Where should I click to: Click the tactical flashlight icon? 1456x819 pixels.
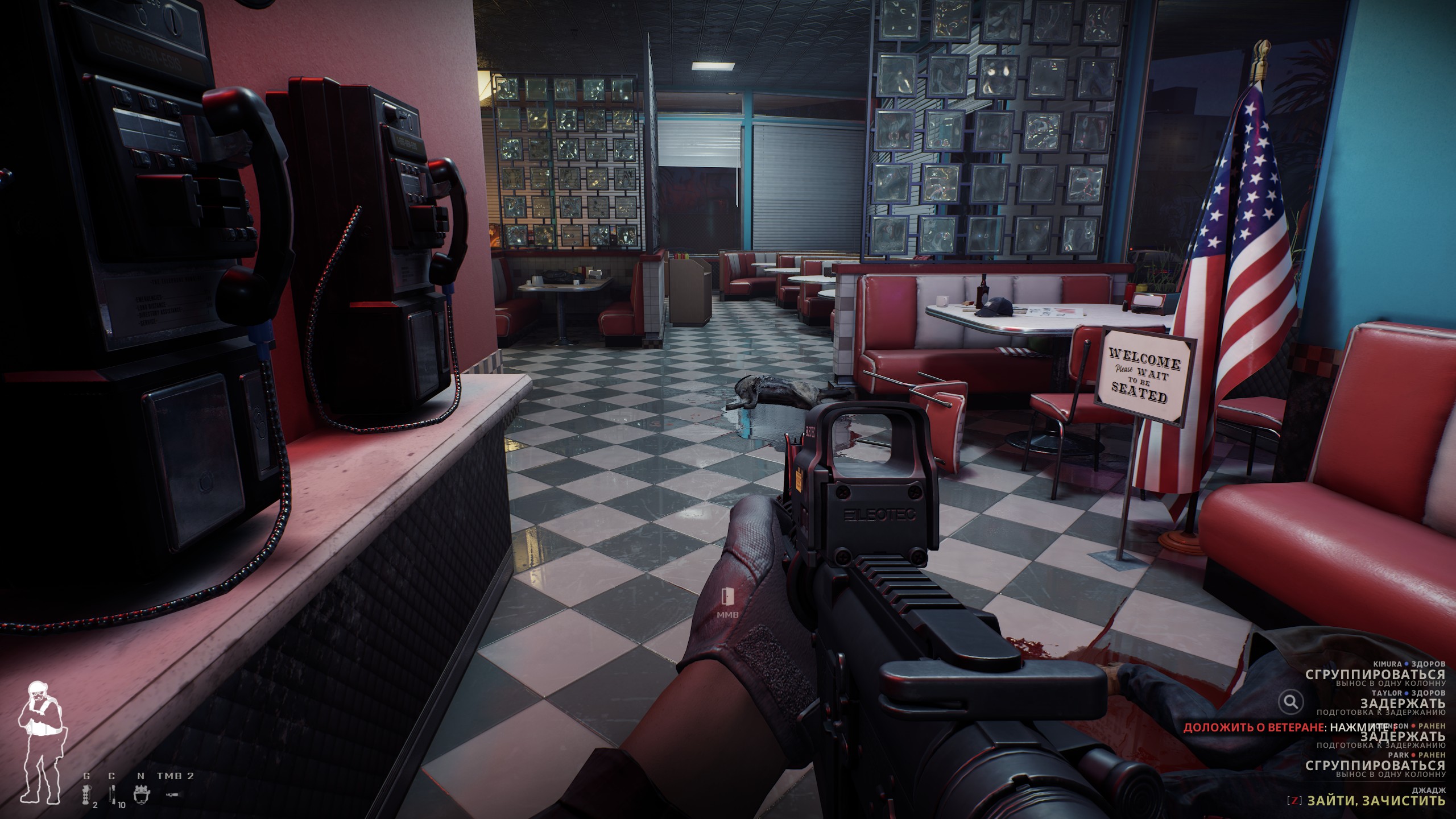pyautogui.click(x=171, y=793)
